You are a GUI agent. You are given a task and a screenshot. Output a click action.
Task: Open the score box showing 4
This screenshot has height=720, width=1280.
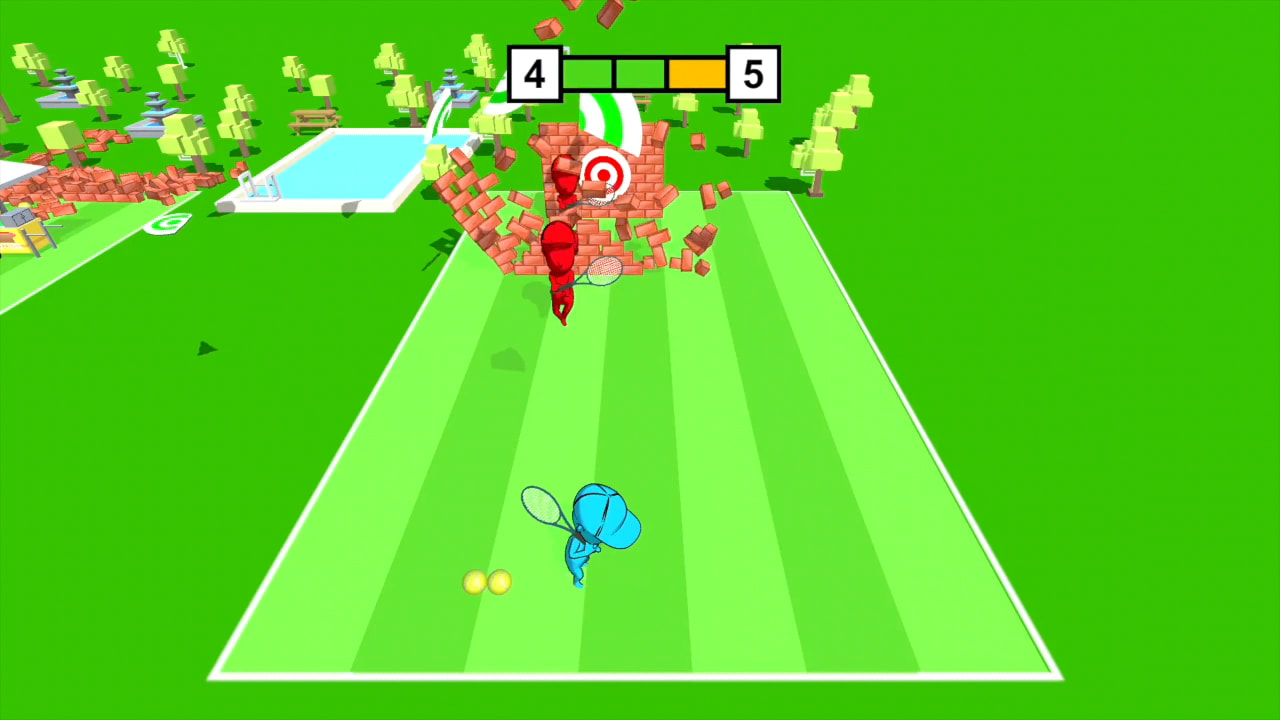pyautogui.click(x=536, y=71)
